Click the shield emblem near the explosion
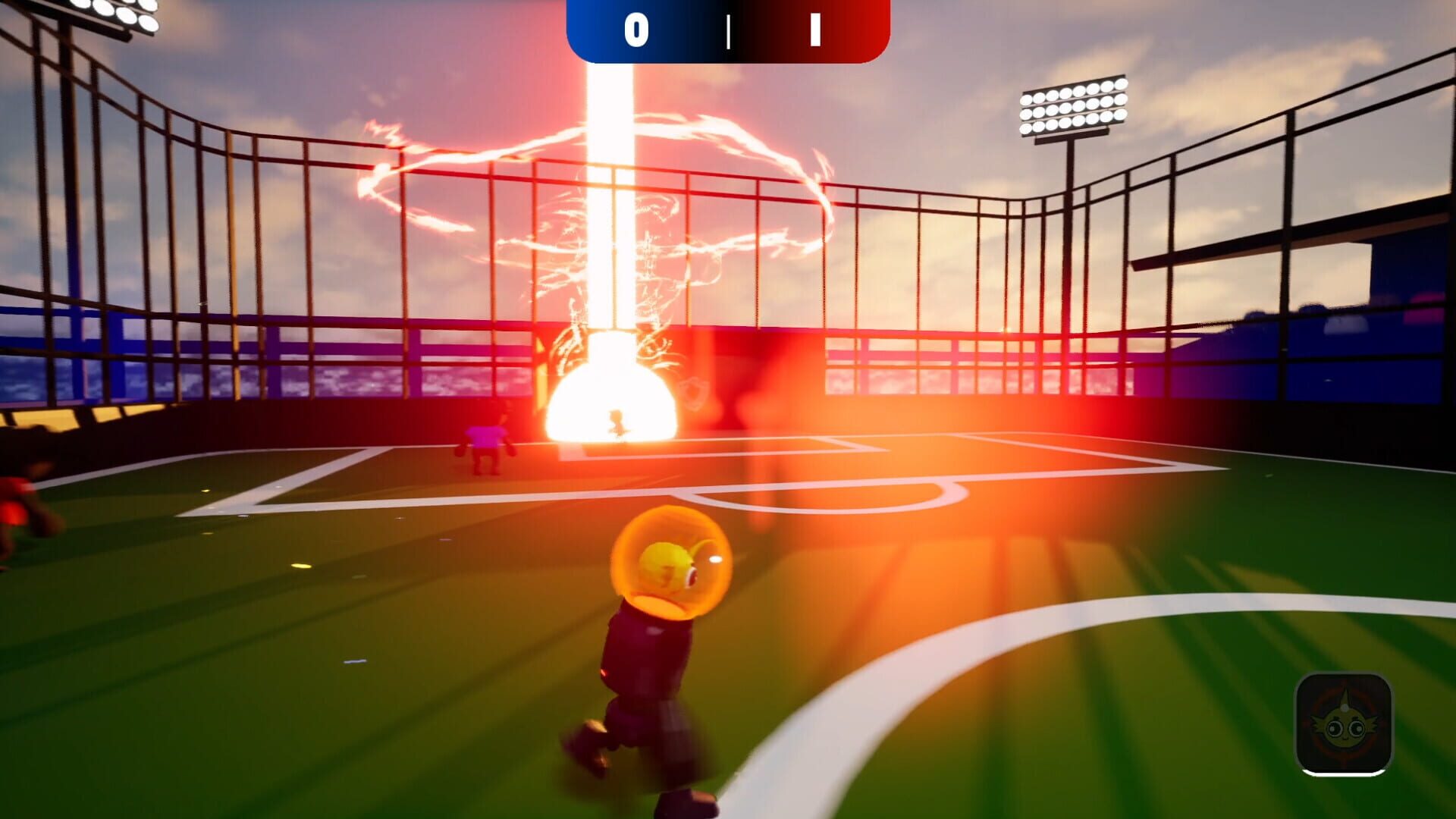This screenshot has width=1456, height=819. (x=692, y=392)
